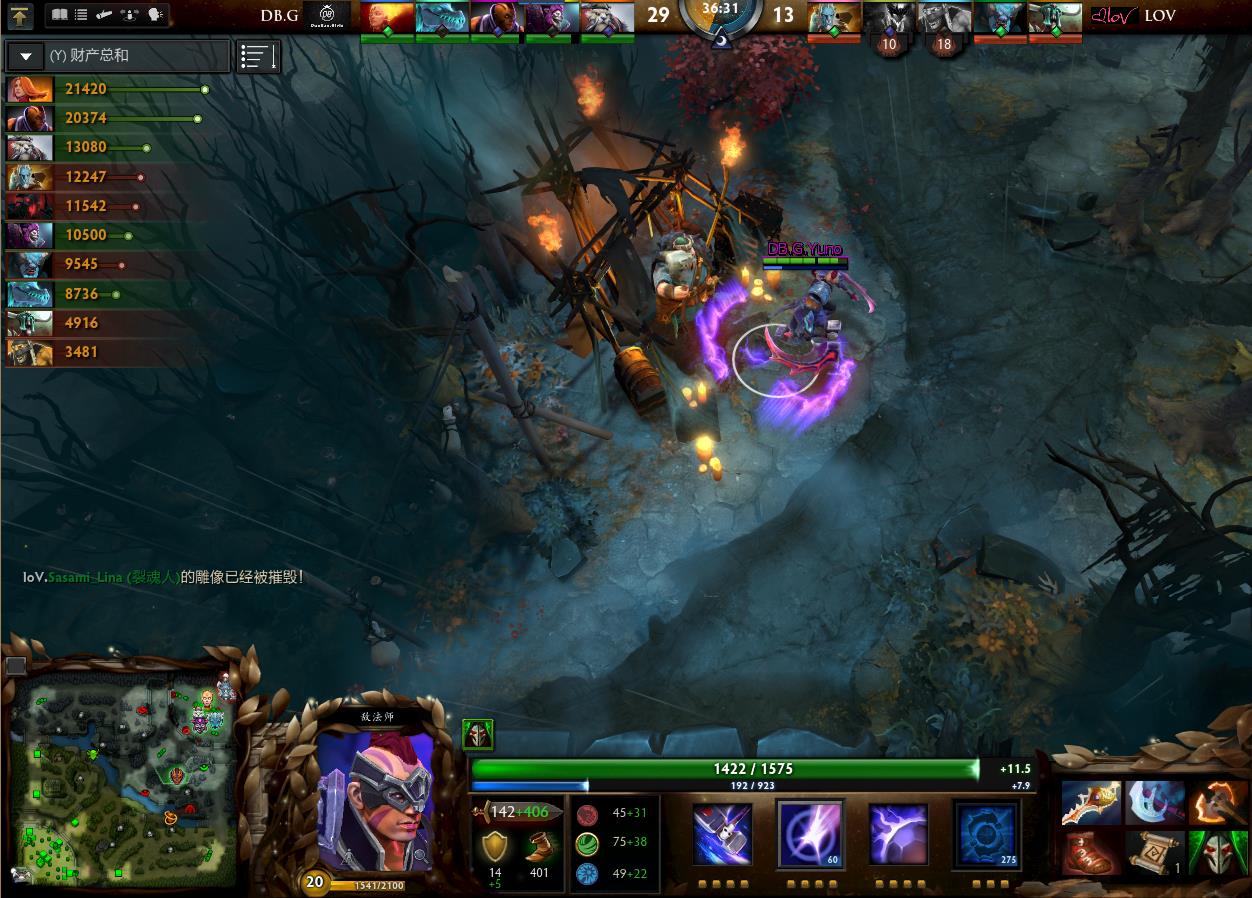The image size is (1252, 898).
Task: Select the Power Treads red boot item
Action: [1091, 853]
